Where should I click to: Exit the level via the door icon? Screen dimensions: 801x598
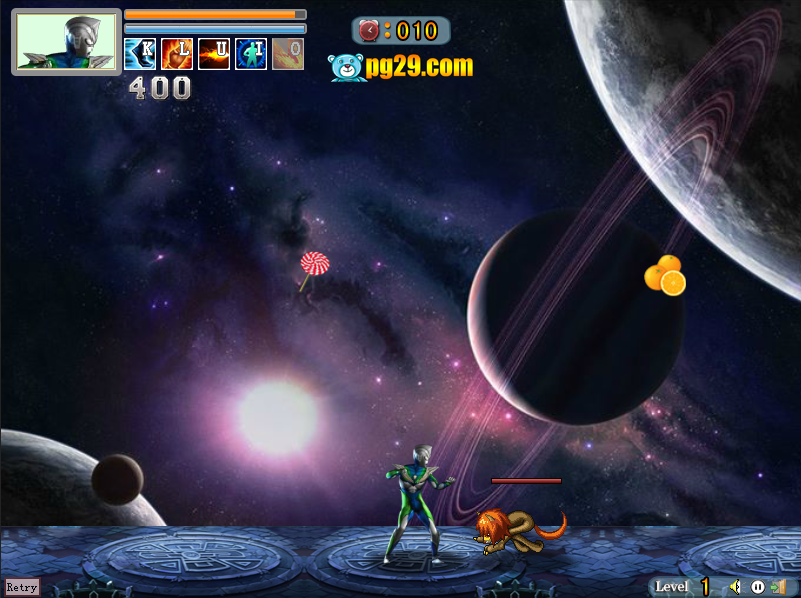[779, 587]
